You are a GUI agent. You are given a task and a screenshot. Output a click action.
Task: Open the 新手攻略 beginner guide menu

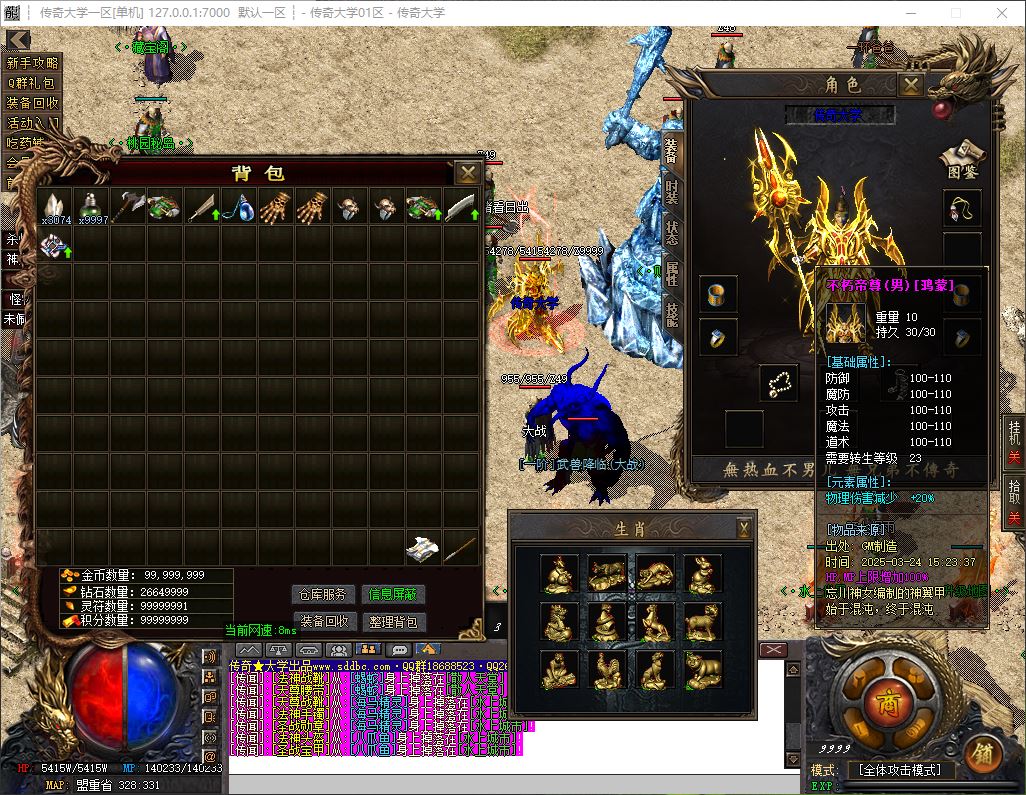pos(32,62)
